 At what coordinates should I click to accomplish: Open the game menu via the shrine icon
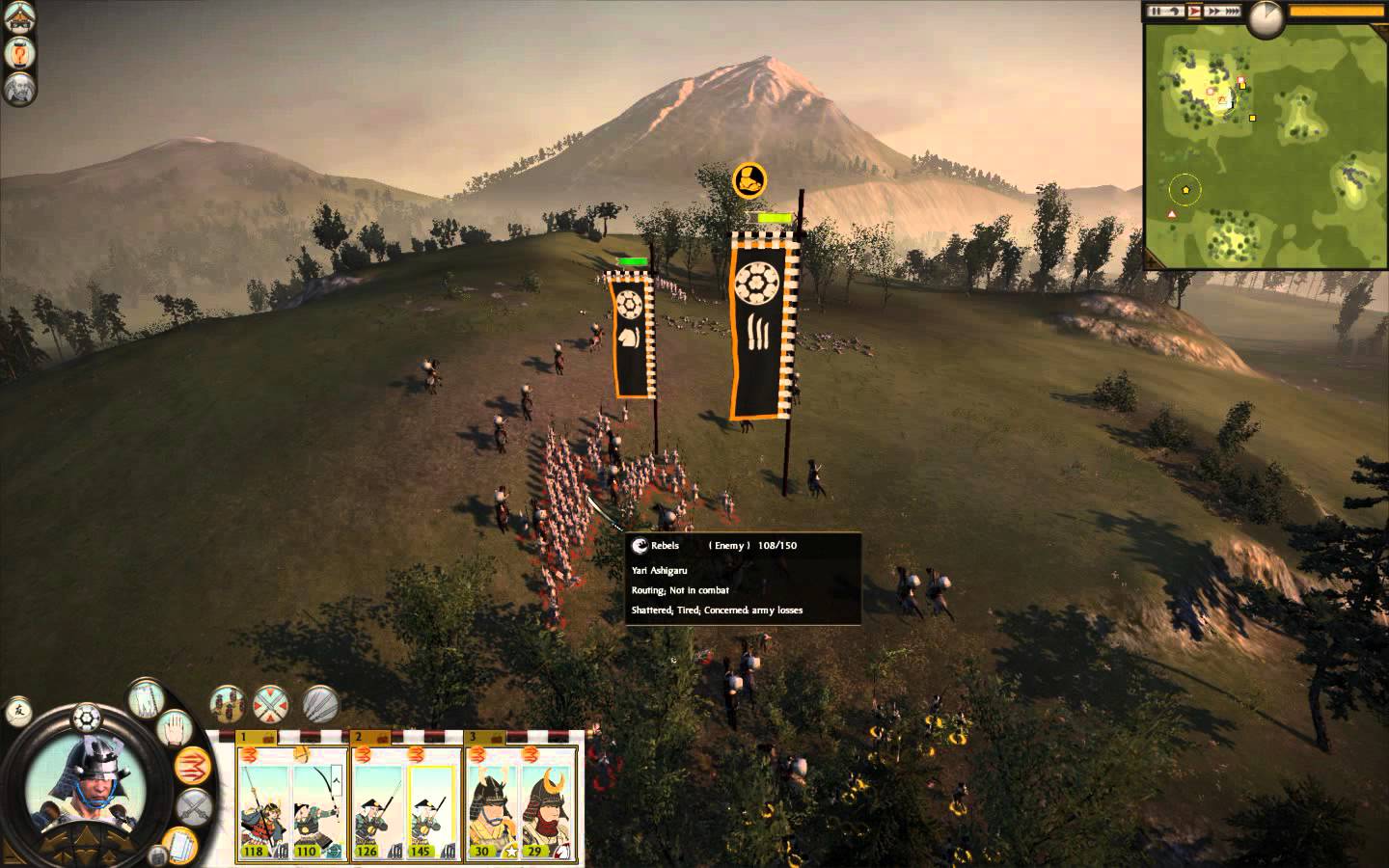tap(21, 17)
